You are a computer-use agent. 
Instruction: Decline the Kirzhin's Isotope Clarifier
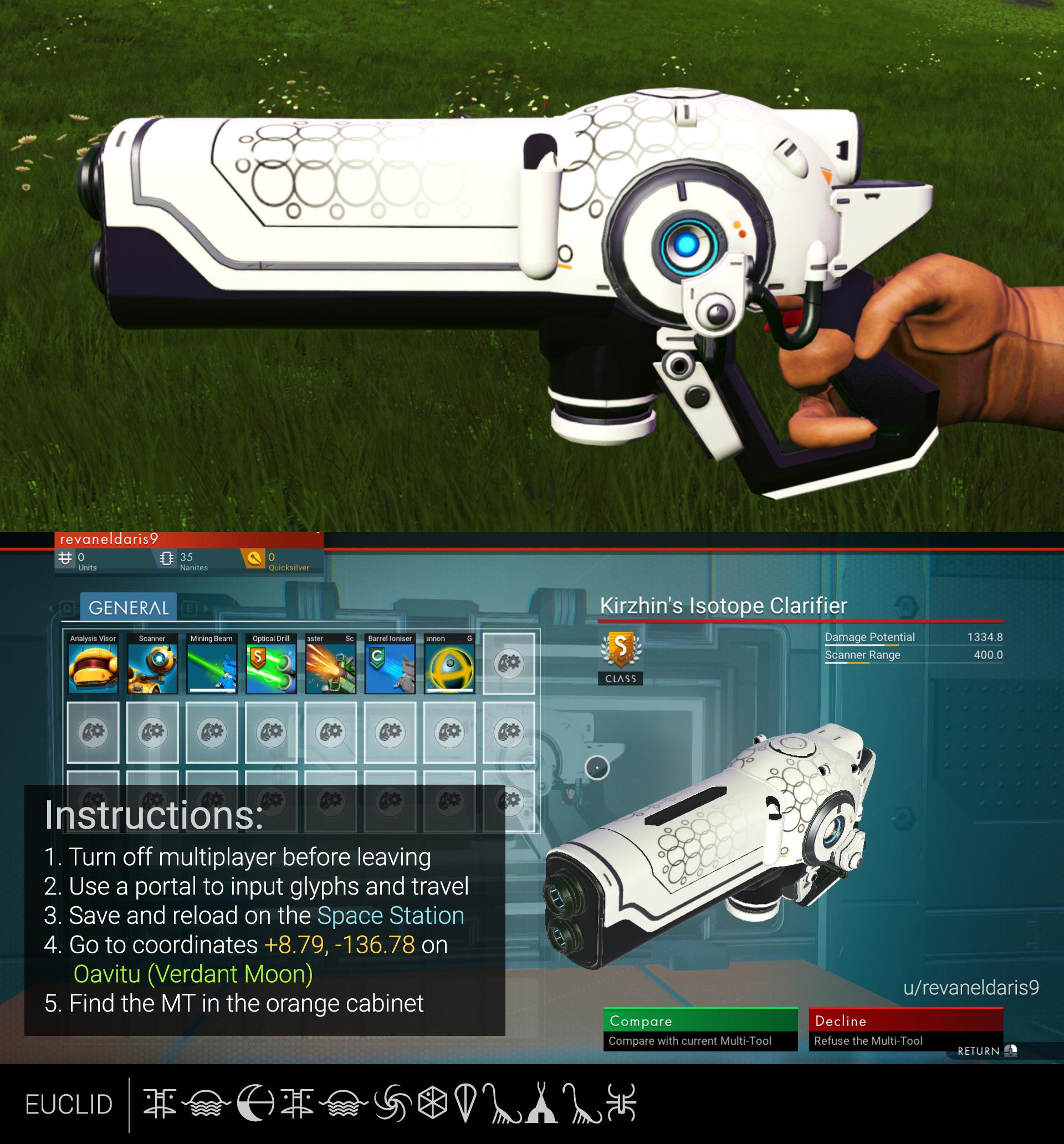tap(906, 1022)
